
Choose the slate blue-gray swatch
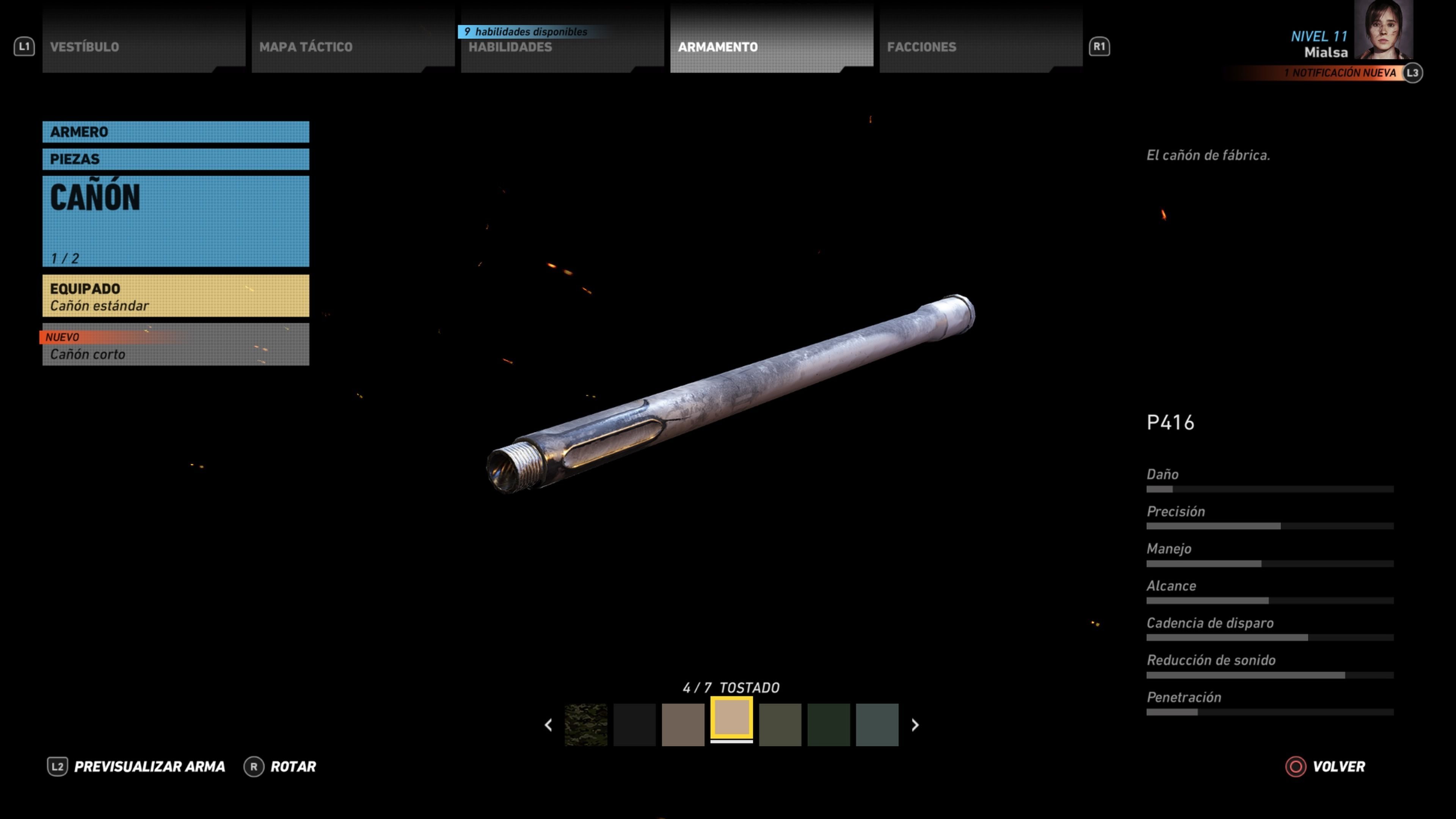click(877, 725)
